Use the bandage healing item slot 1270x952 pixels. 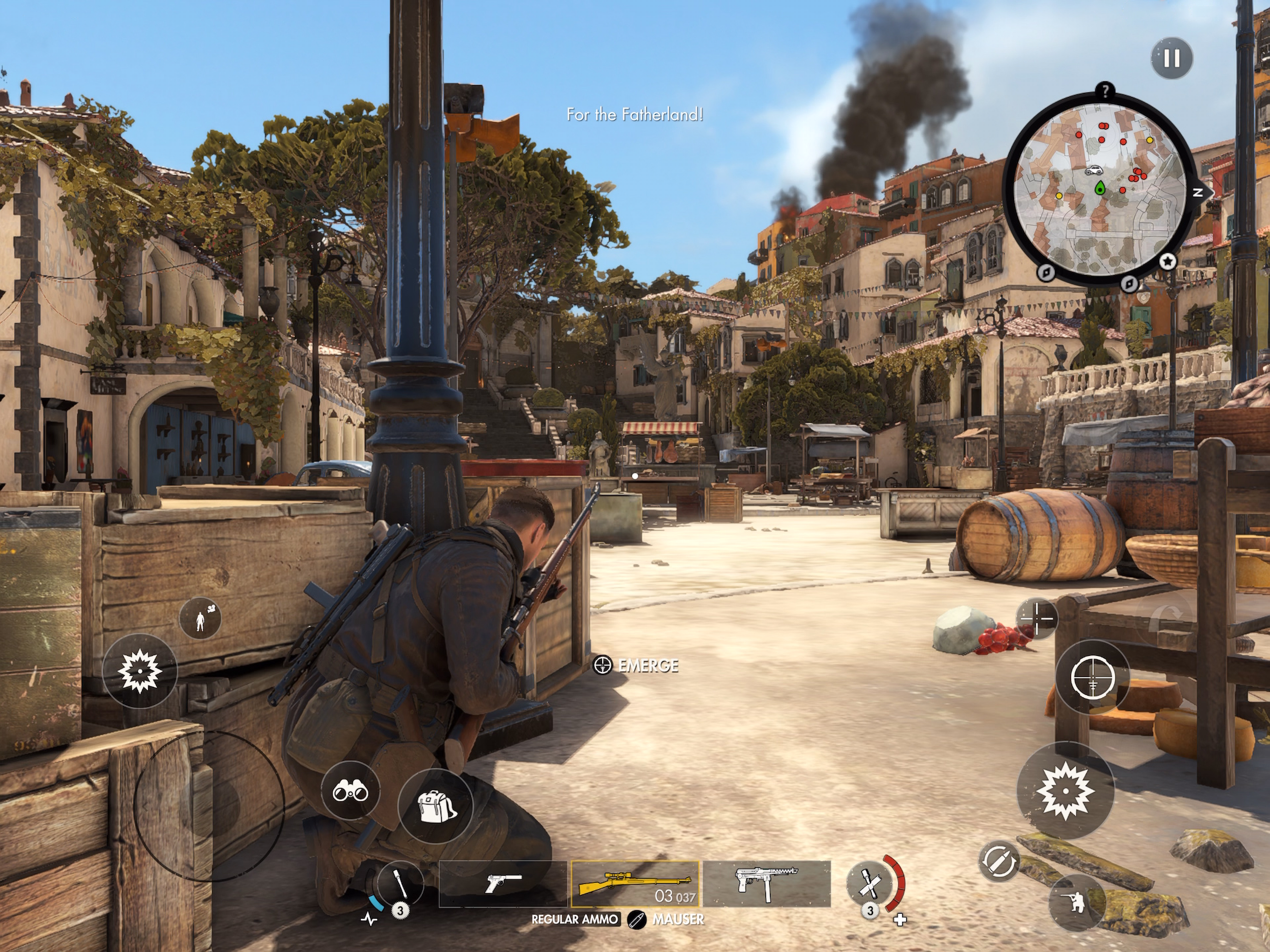click(x=869, y=884)
